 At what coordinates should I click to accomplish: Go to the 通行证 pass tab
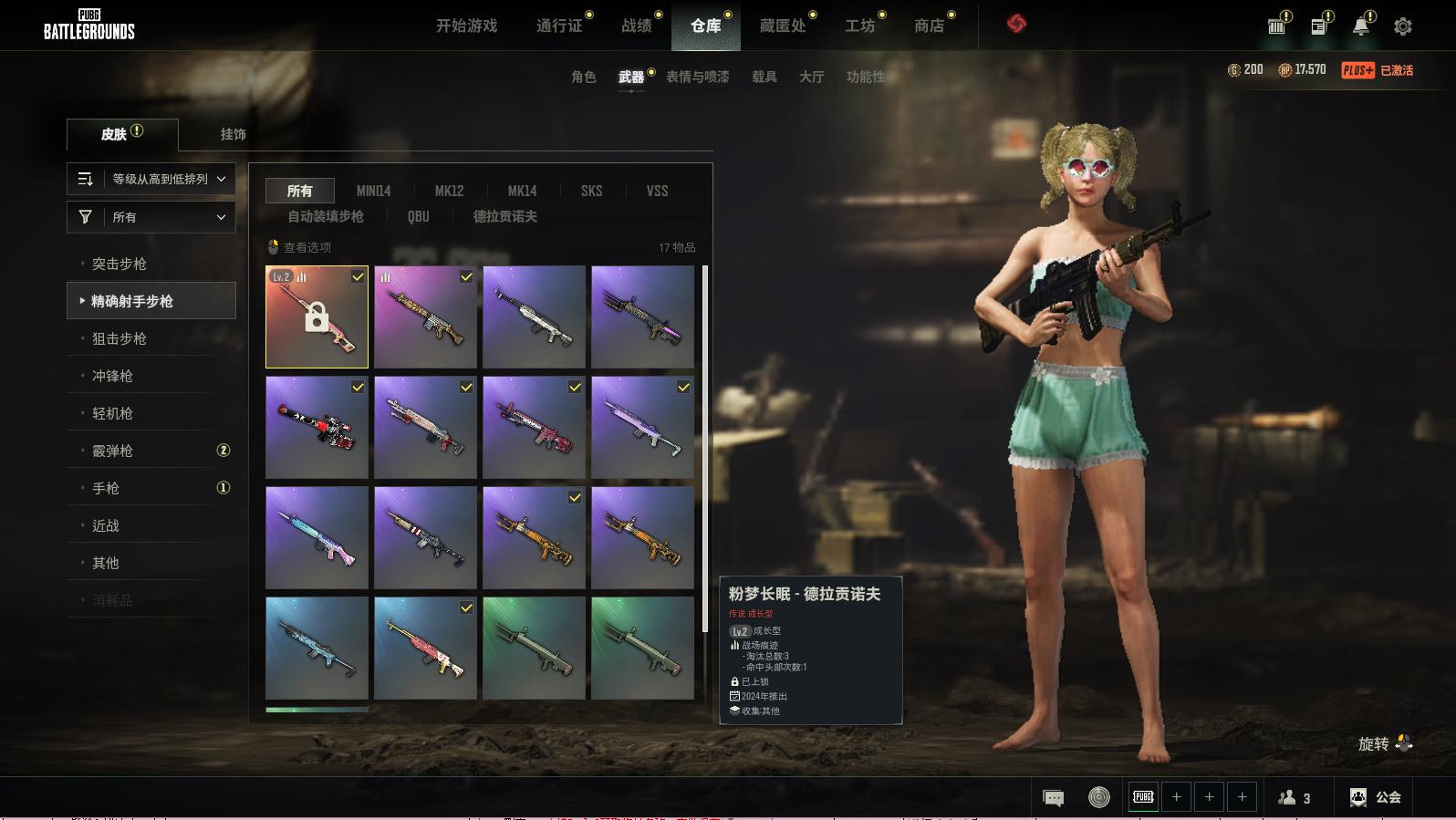559,26
